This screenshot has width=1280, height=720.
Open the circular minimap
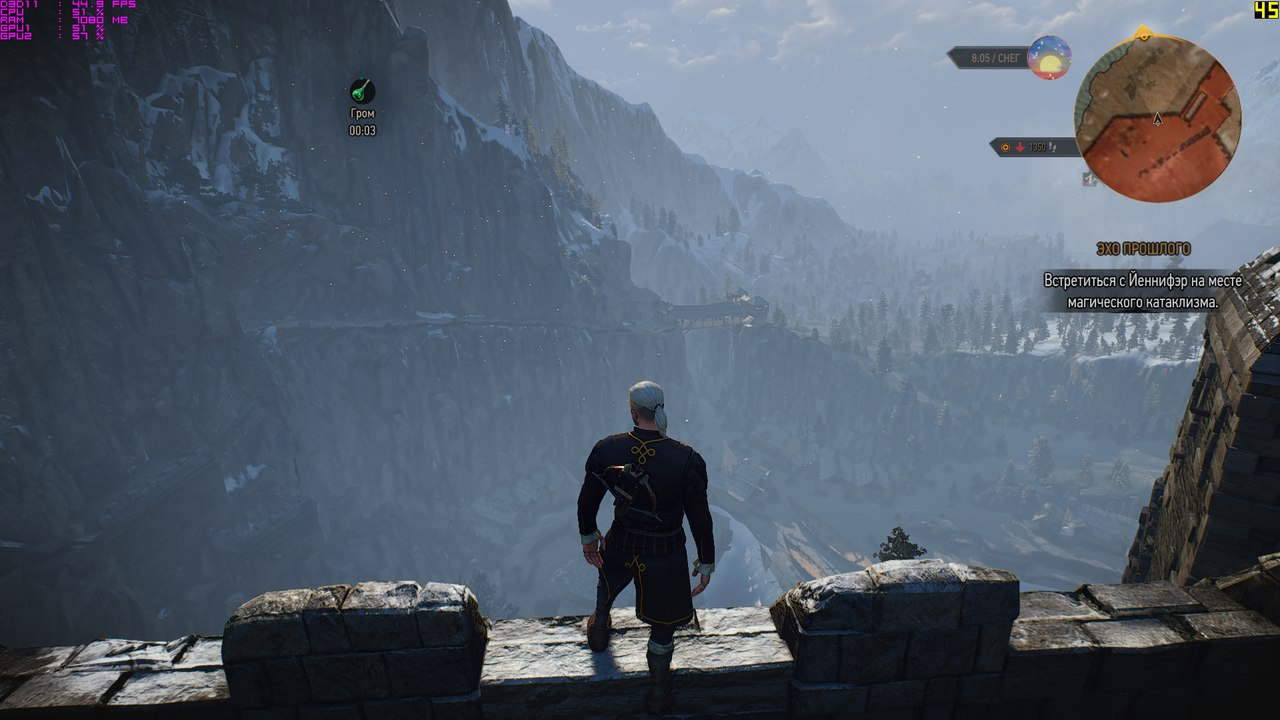click(1157, 118)
